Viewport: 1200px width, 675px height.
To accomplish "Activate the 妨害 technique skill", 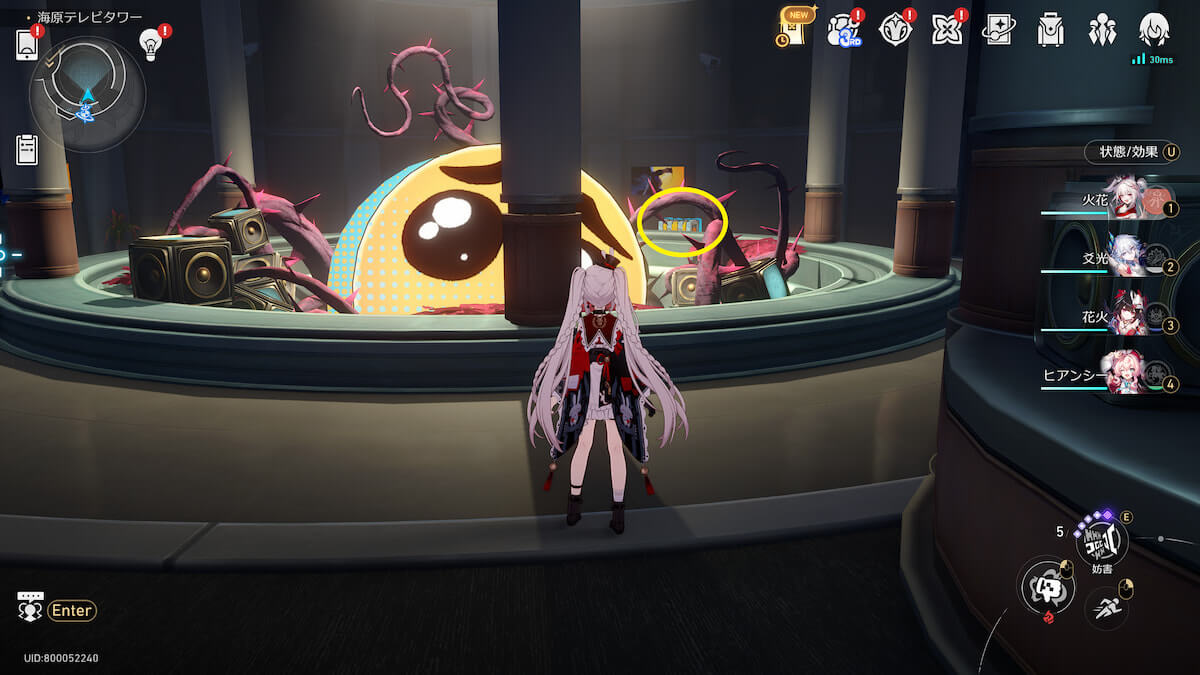I will tap(1101, 543).
